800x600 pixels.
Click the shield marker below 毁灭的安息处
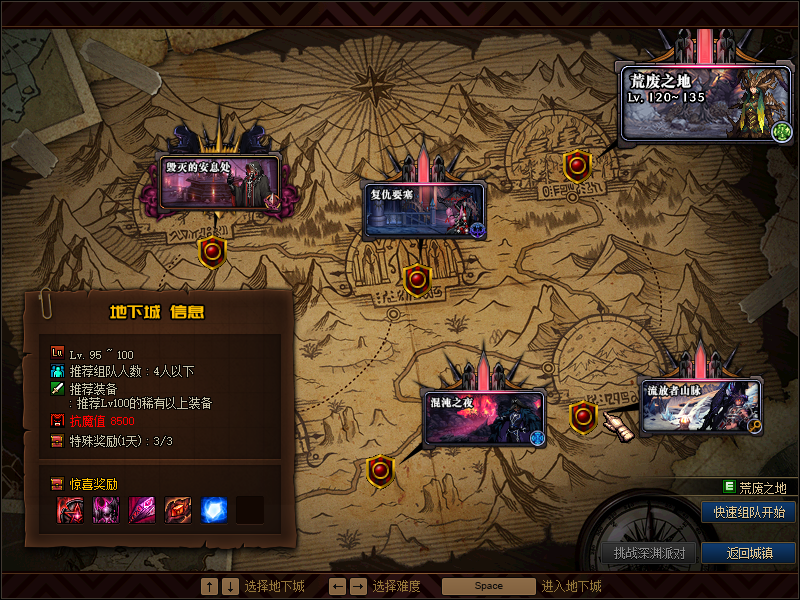[212, 252]
